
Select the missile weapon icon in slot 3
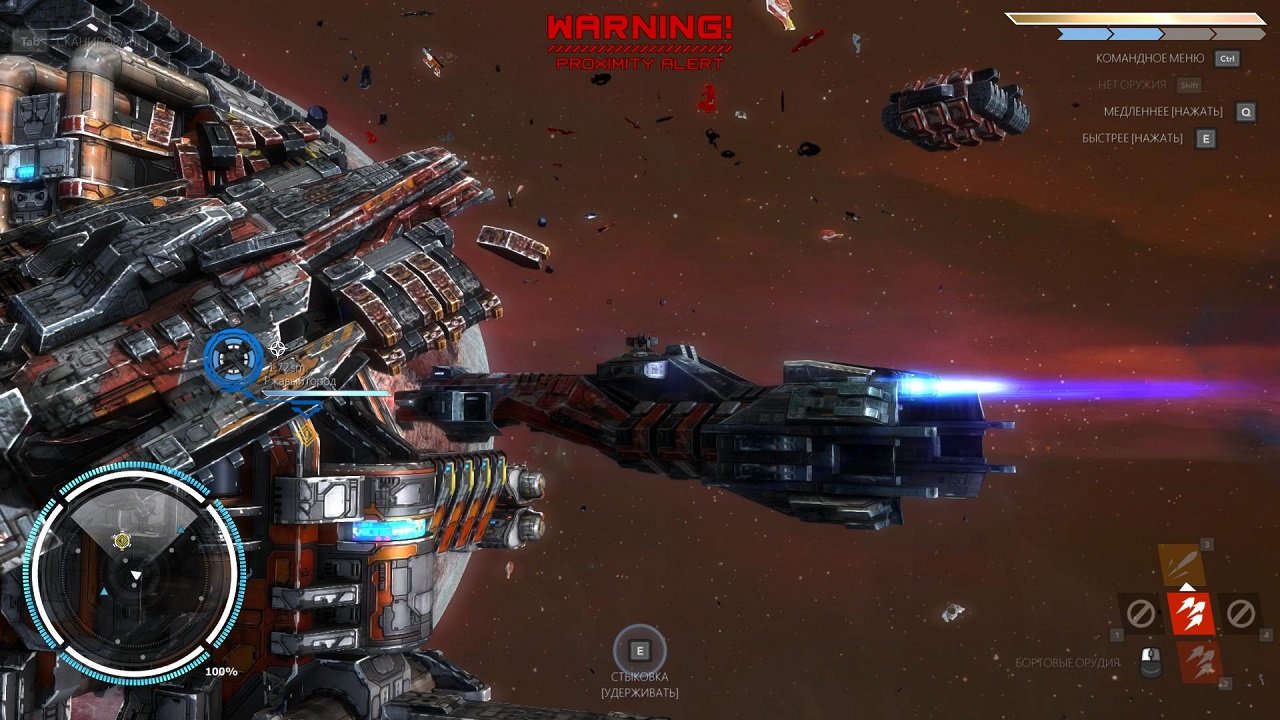tap(1182, 563)
